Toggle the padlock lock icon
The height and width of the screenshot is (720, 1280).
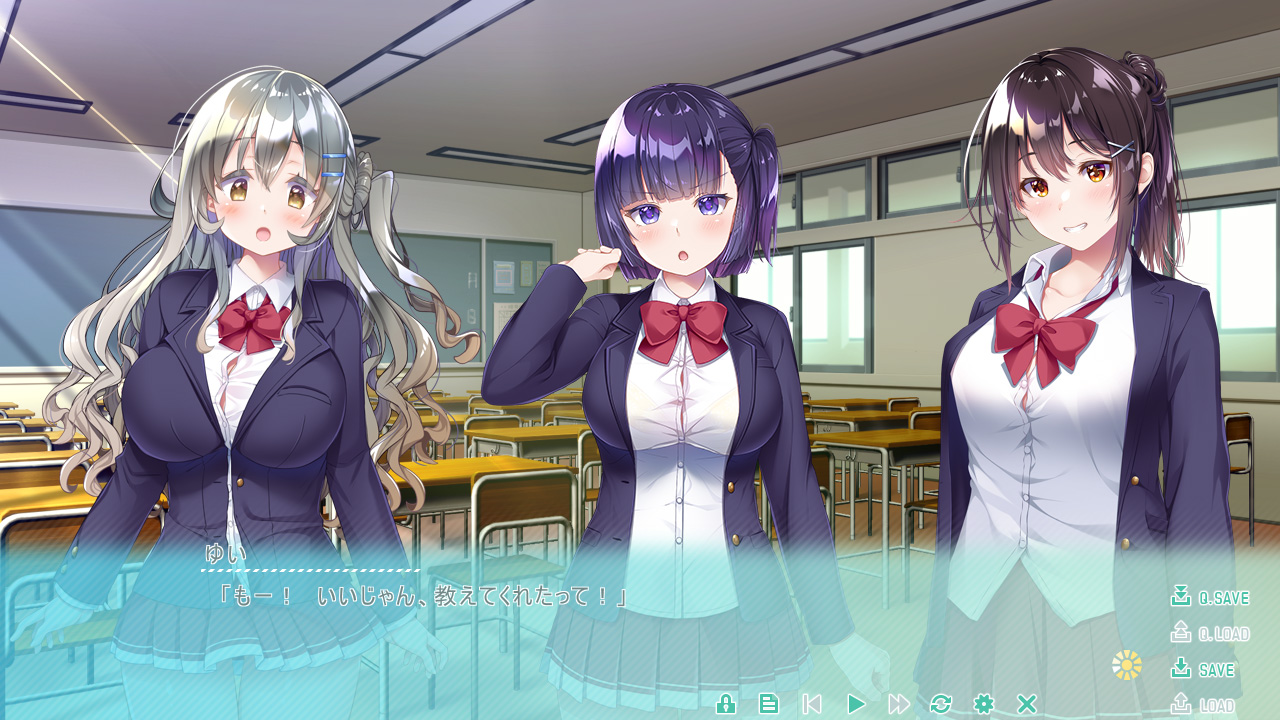coord(726,704)
